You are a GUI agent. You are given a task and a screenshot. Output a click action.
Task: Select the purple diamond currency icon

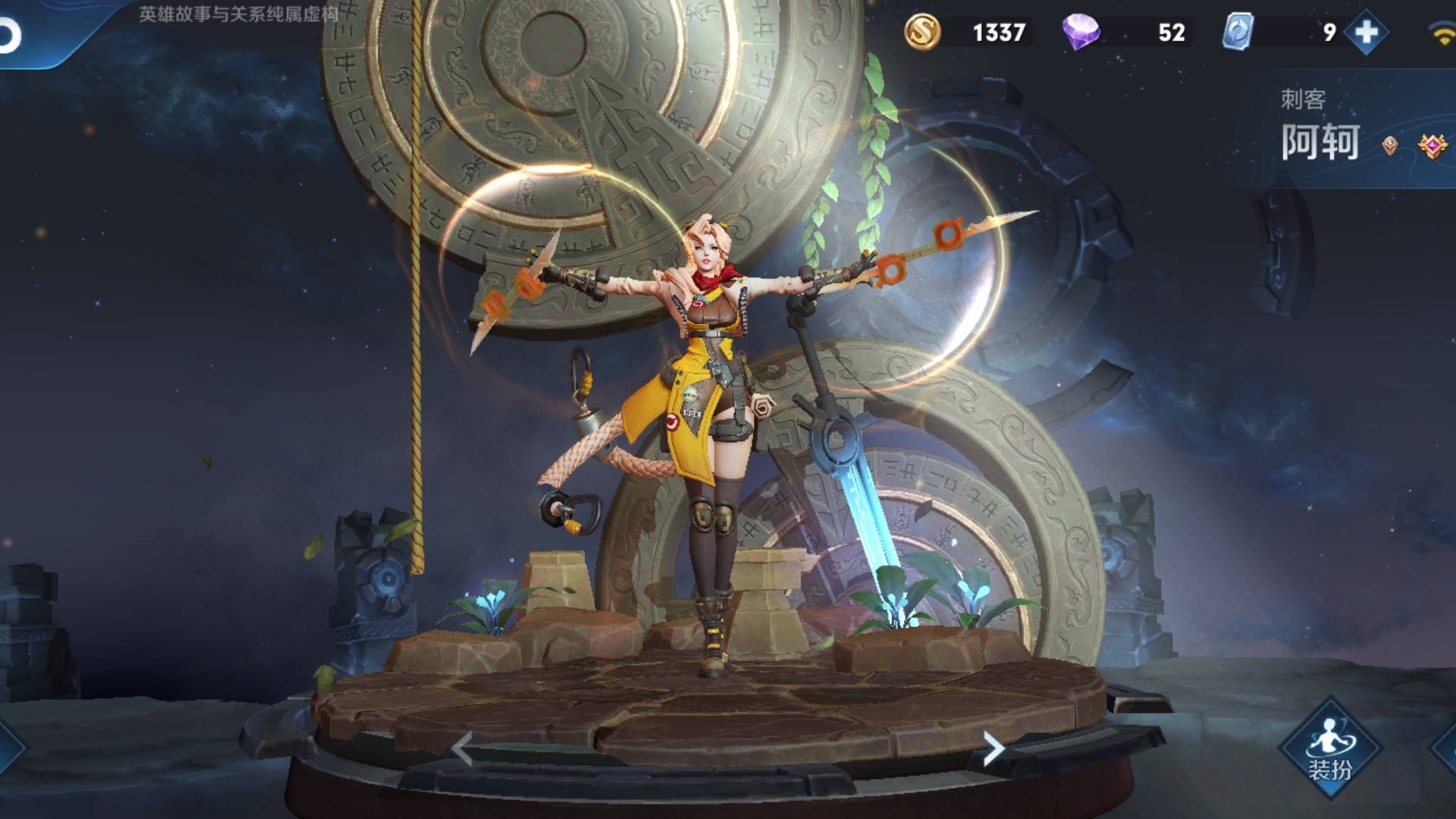[x=1081, y=33]
